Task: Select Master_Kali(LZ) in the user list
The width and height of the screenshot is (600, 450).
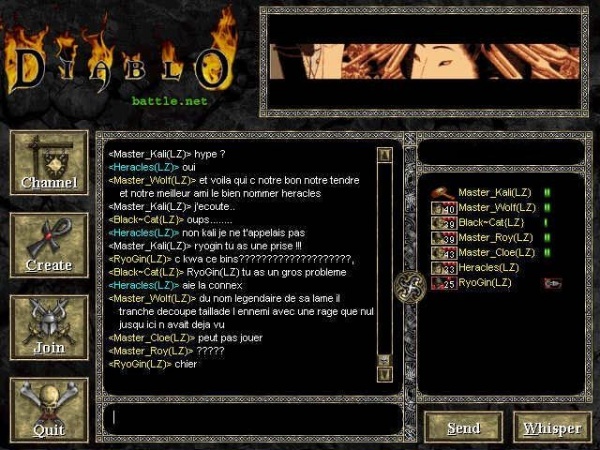Action: click(x=495, y=192)
